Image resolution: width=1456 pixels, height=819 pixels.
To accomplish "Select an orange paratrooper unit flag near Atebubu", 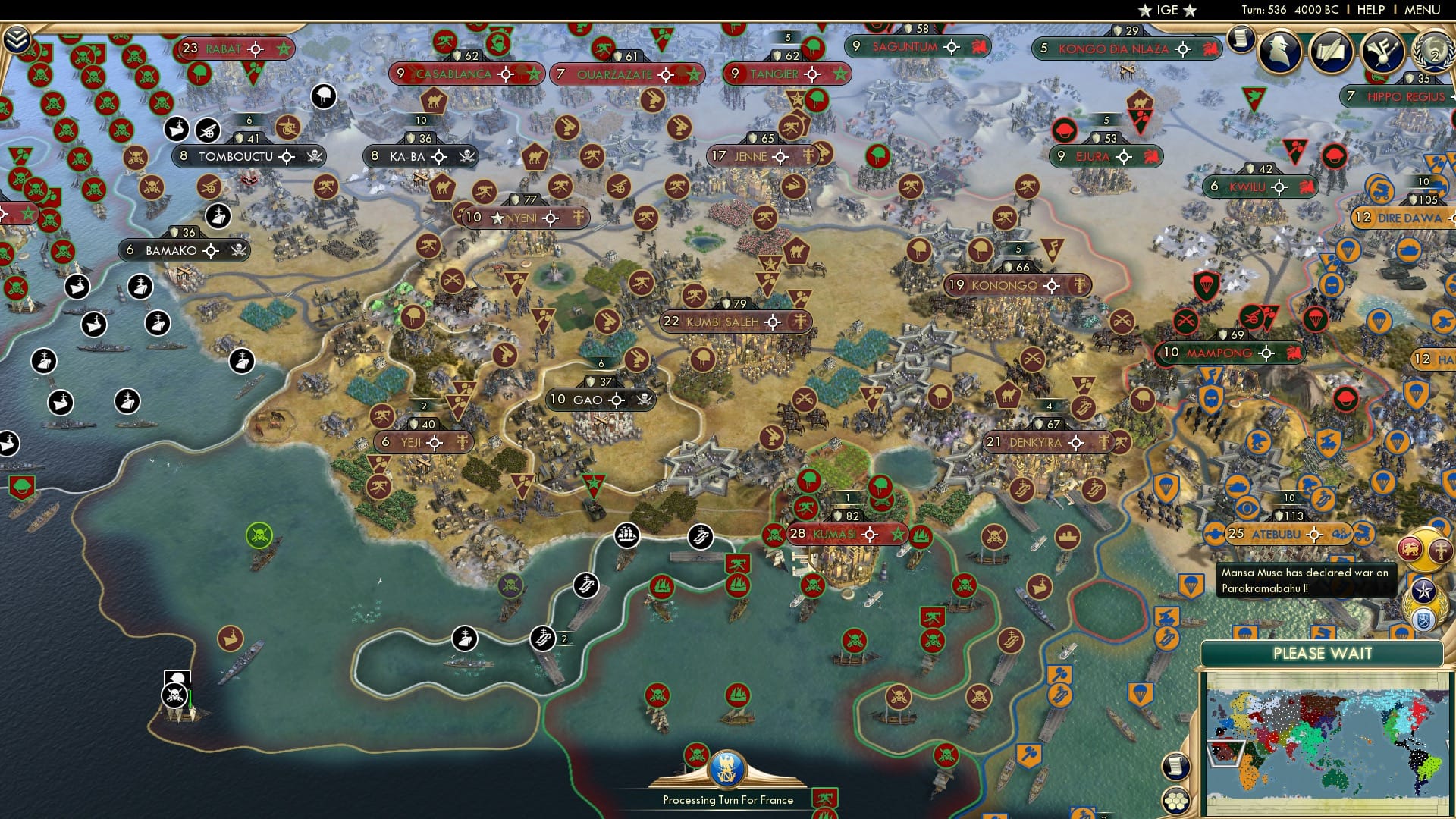I will click(1166, 485).
